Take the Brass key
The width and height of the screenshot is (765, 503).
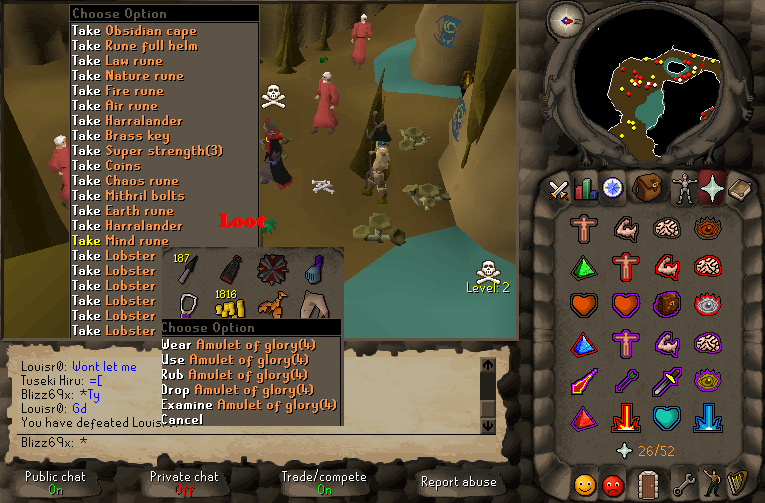click(x=120, y=136)
